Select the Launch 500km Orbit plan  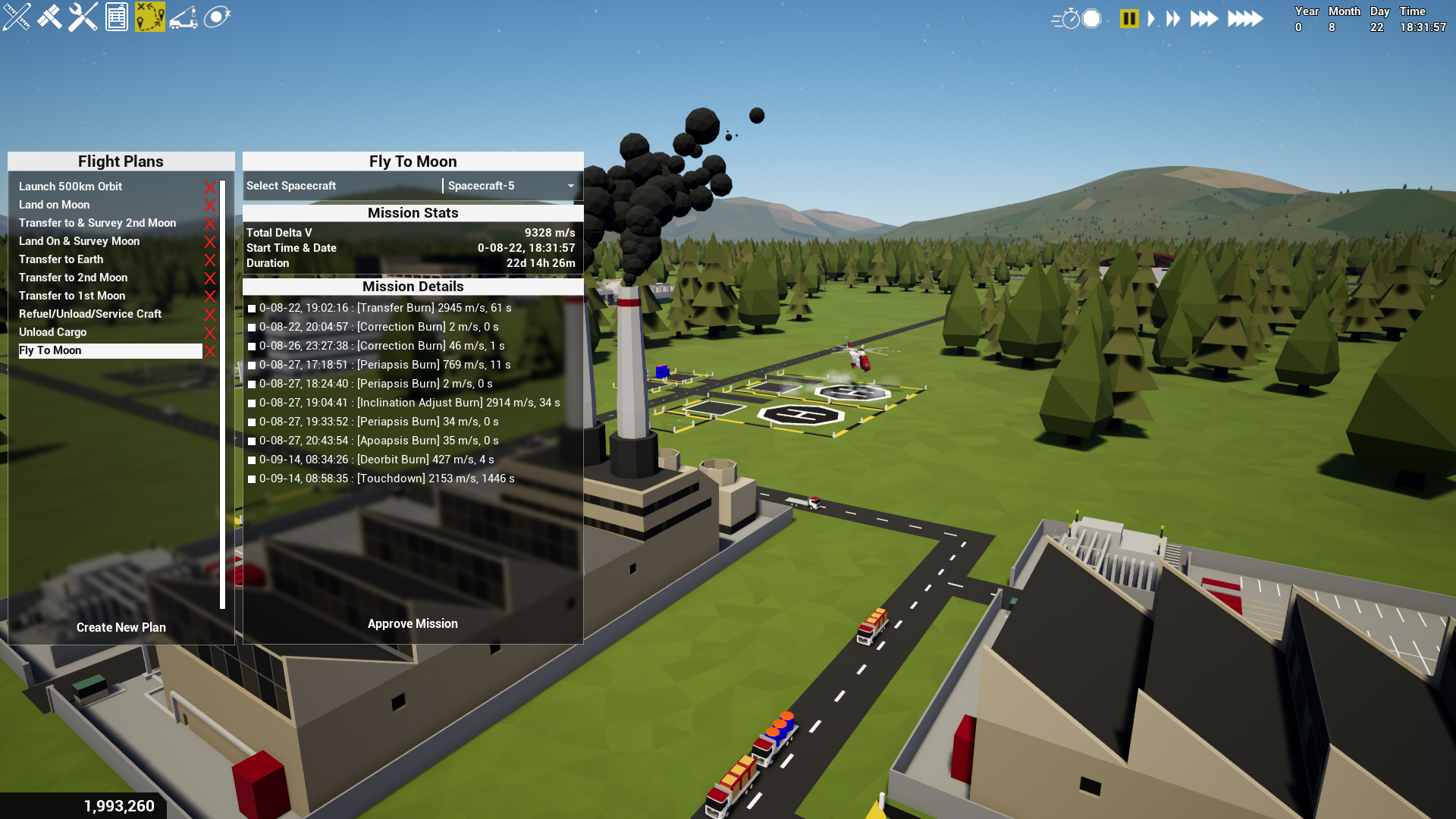tap(71, 187)
